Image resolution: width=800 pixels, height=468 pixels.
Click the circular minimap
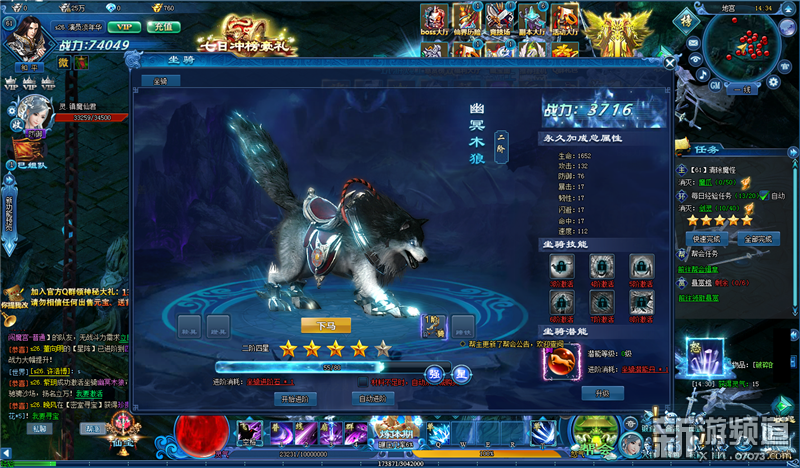pyautogui.click(x=742, y=52)
